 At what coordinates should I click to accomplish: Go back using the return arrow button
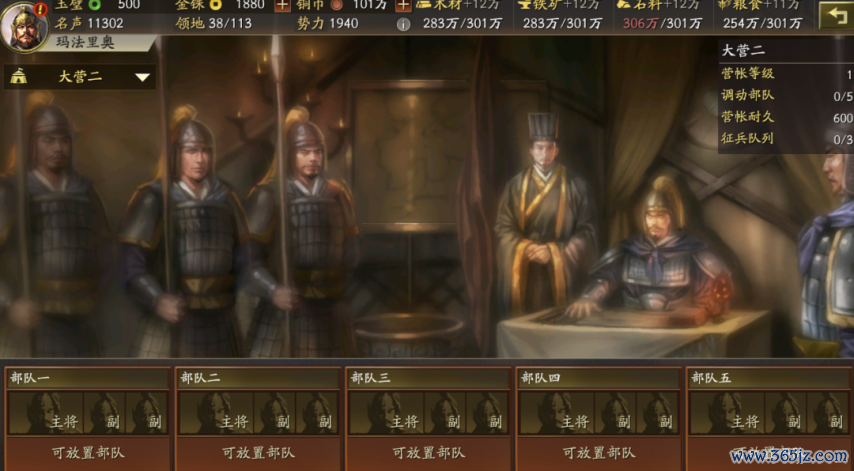(834, 14)
